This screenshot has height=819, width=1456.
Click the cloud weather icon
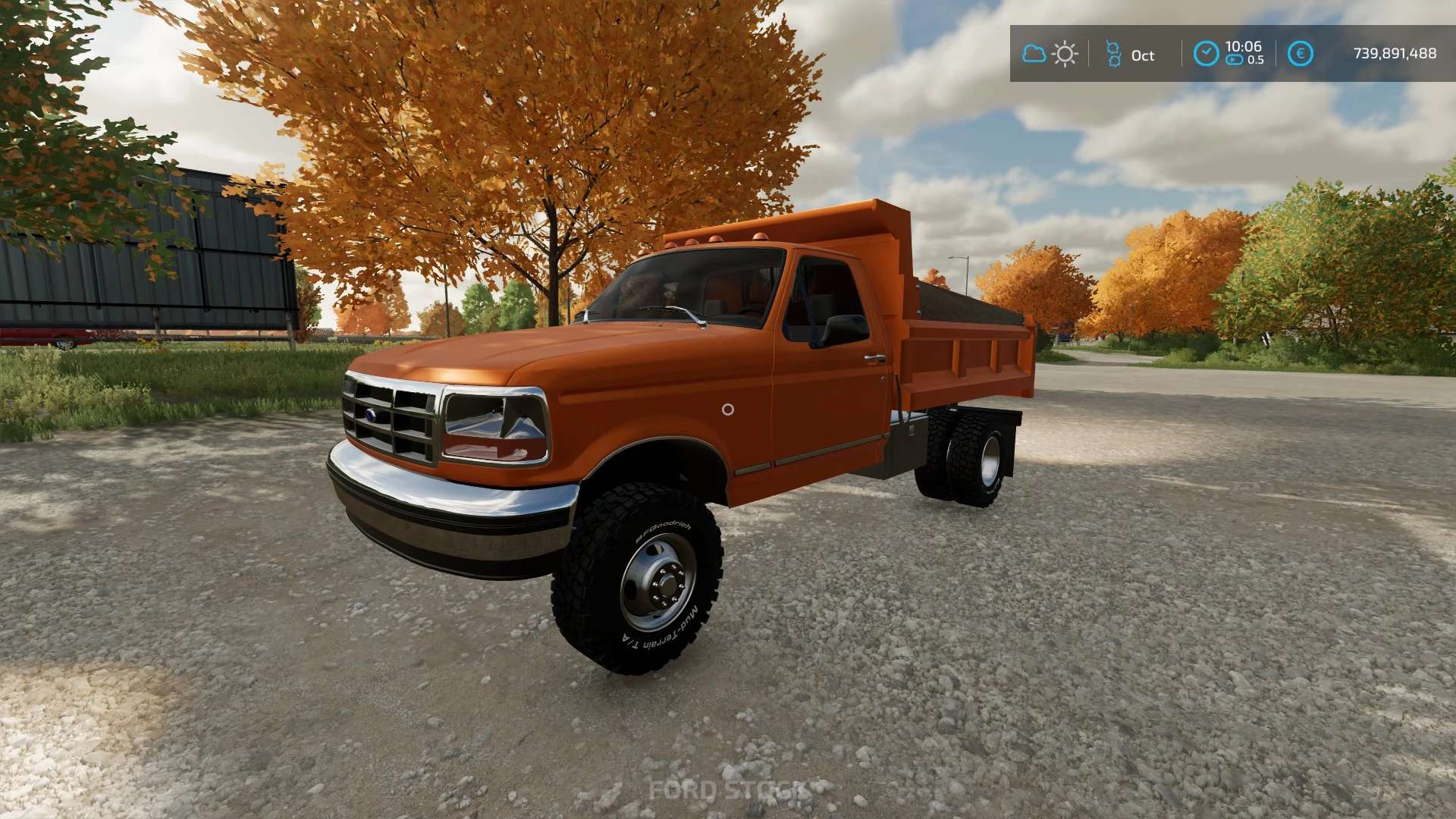click(1034, 54)
